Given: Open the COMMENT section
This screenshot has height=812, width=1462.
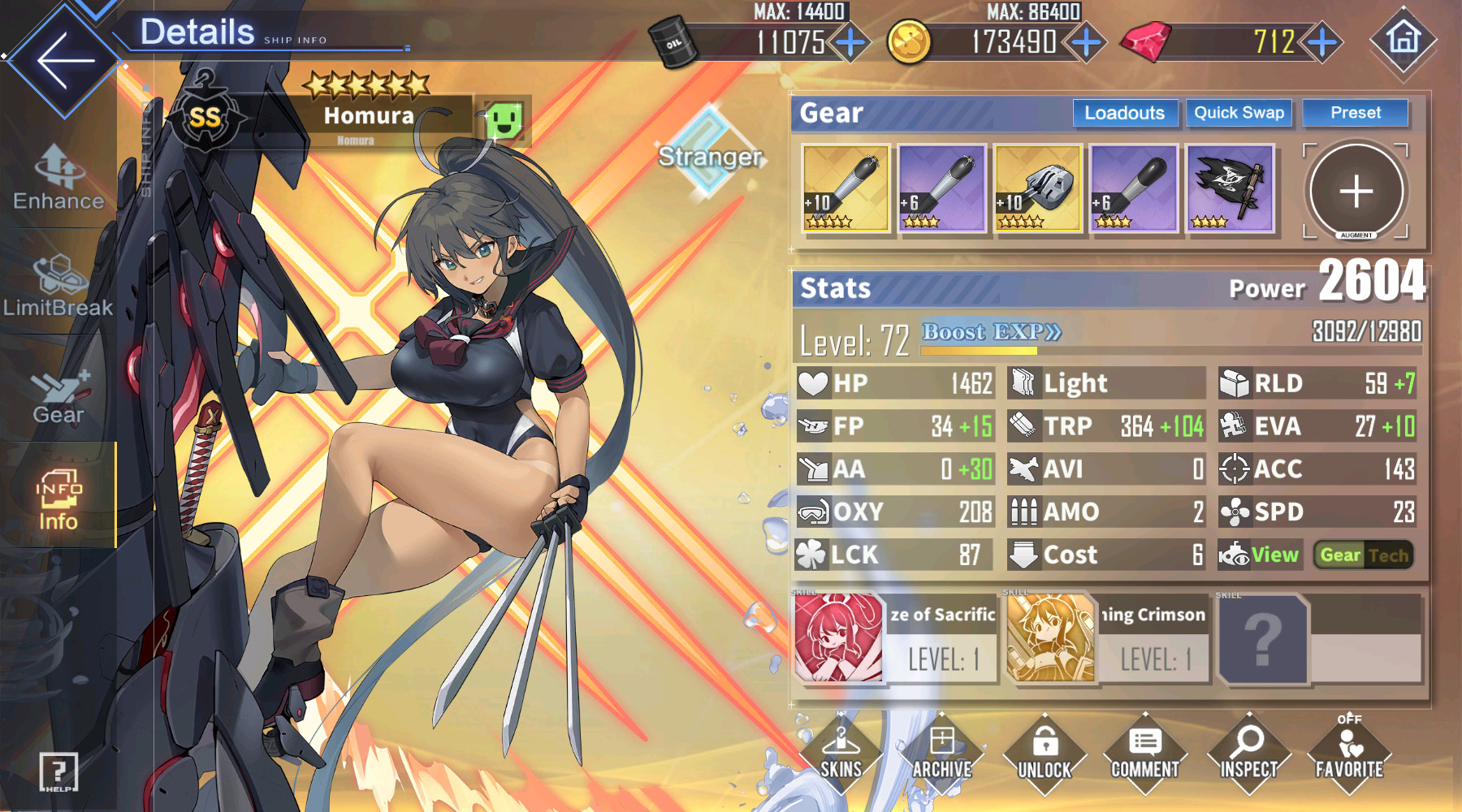Looking at the screenshot, I should click(x=1145, y=754).
